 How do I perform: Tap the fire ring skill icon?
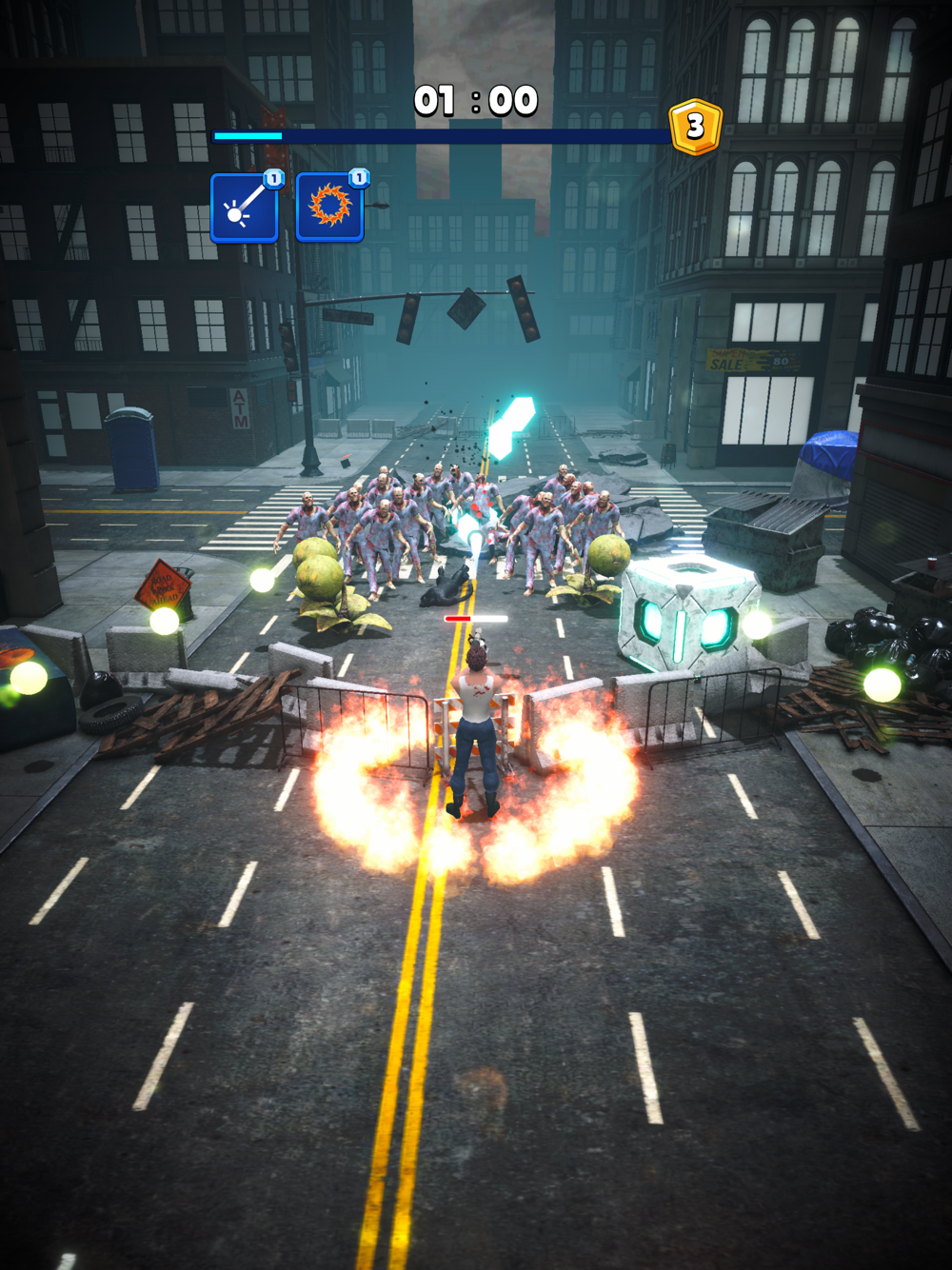coord(329,208)
